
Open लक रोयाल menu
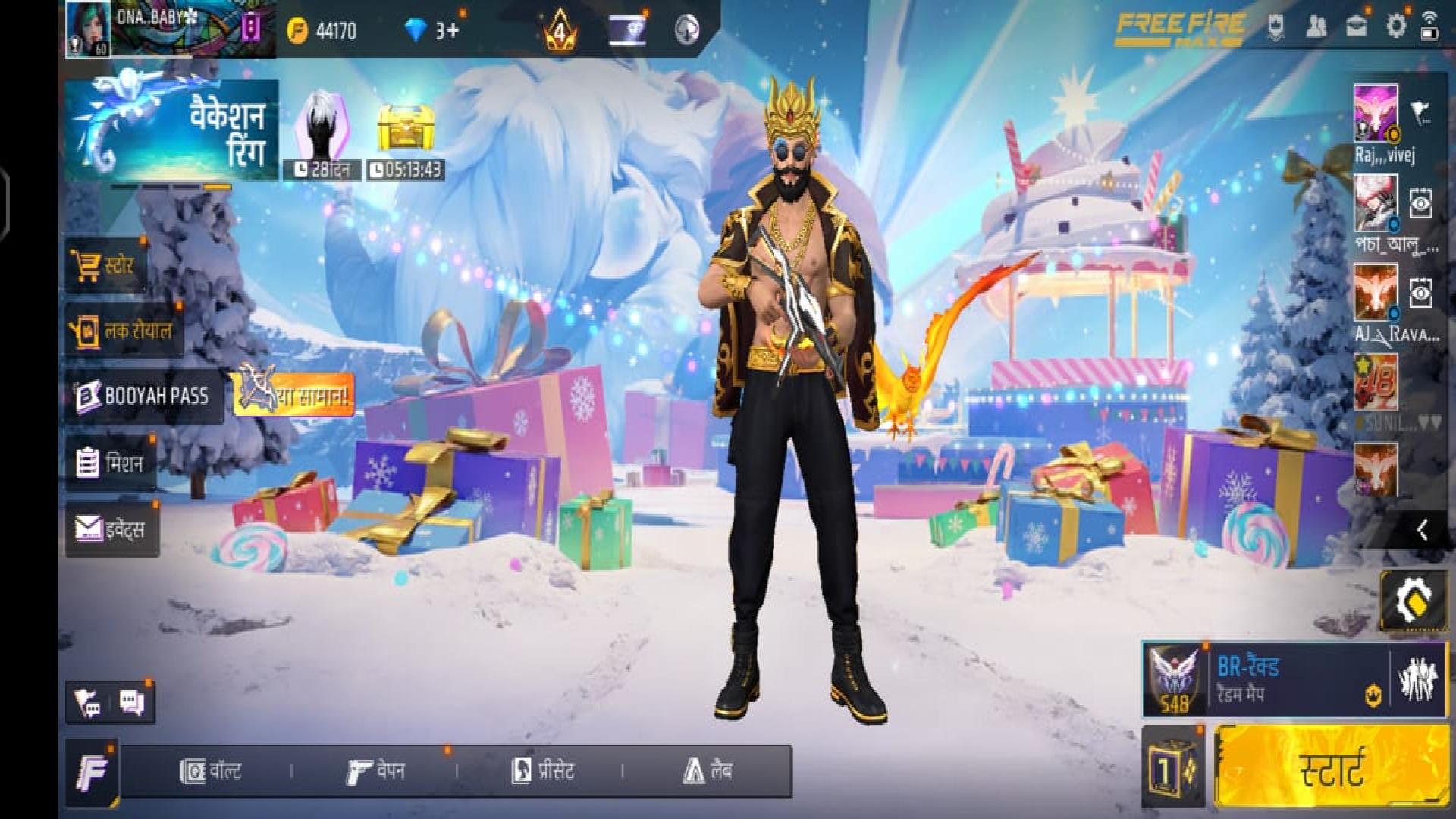(124, 331)
